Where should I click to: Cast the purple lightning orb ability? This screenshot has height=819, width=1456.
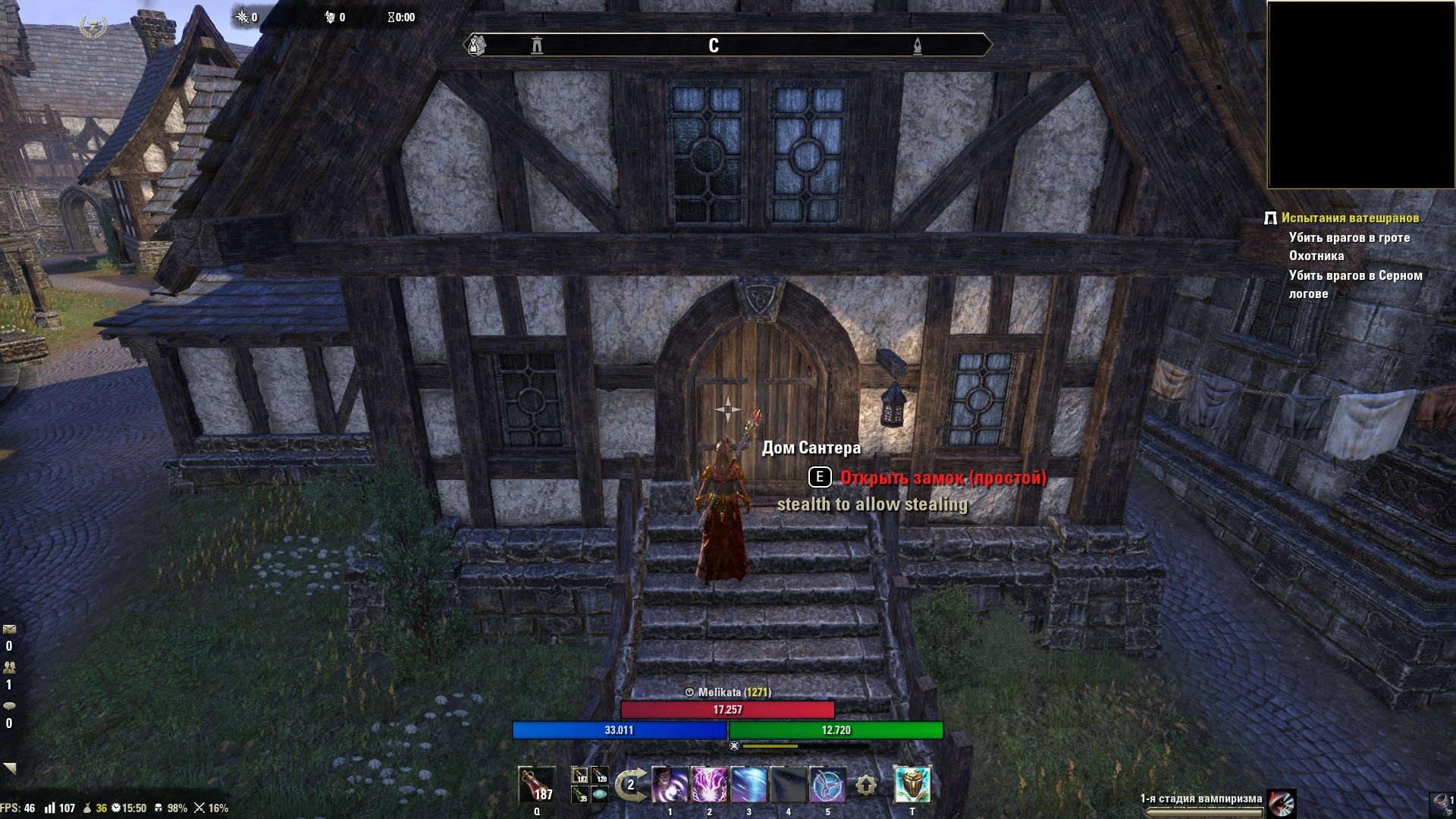(710, 785)
